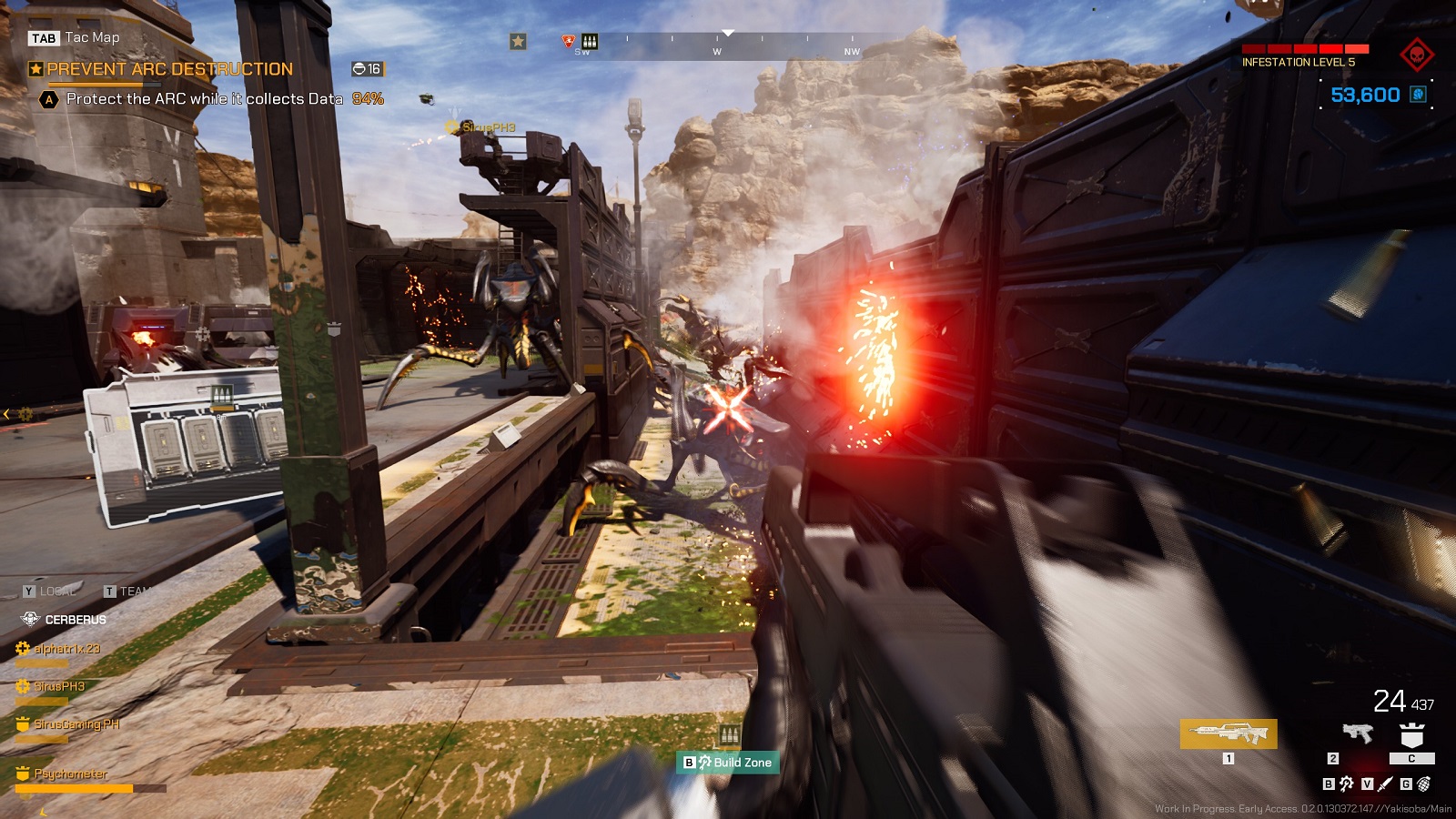Select SirusGaming.PH in the squad list
This screenshot has width=1456, height=819.
[76, 724]
